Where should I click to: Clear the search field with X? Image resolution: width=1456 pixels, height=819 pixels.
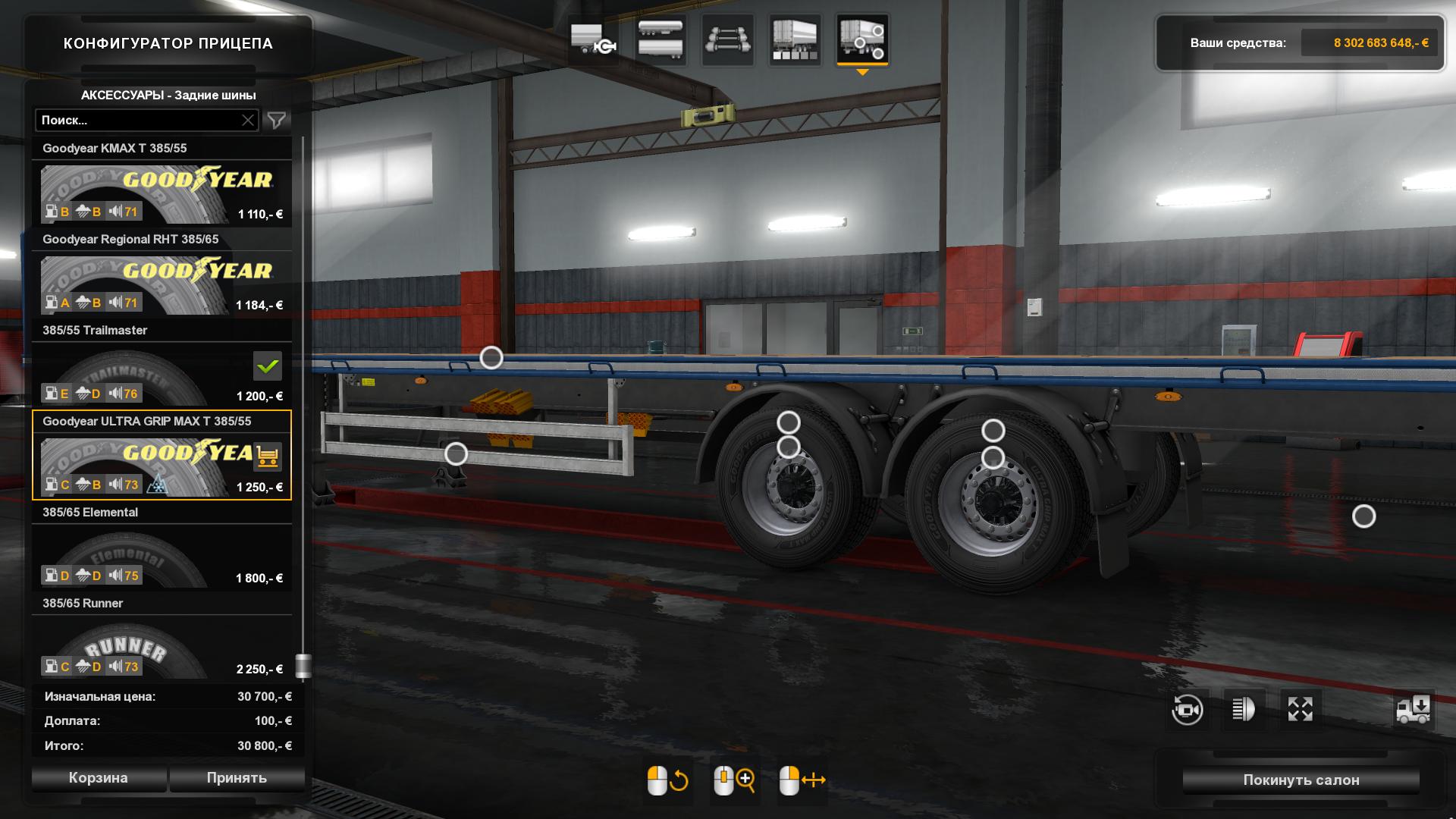248,121
